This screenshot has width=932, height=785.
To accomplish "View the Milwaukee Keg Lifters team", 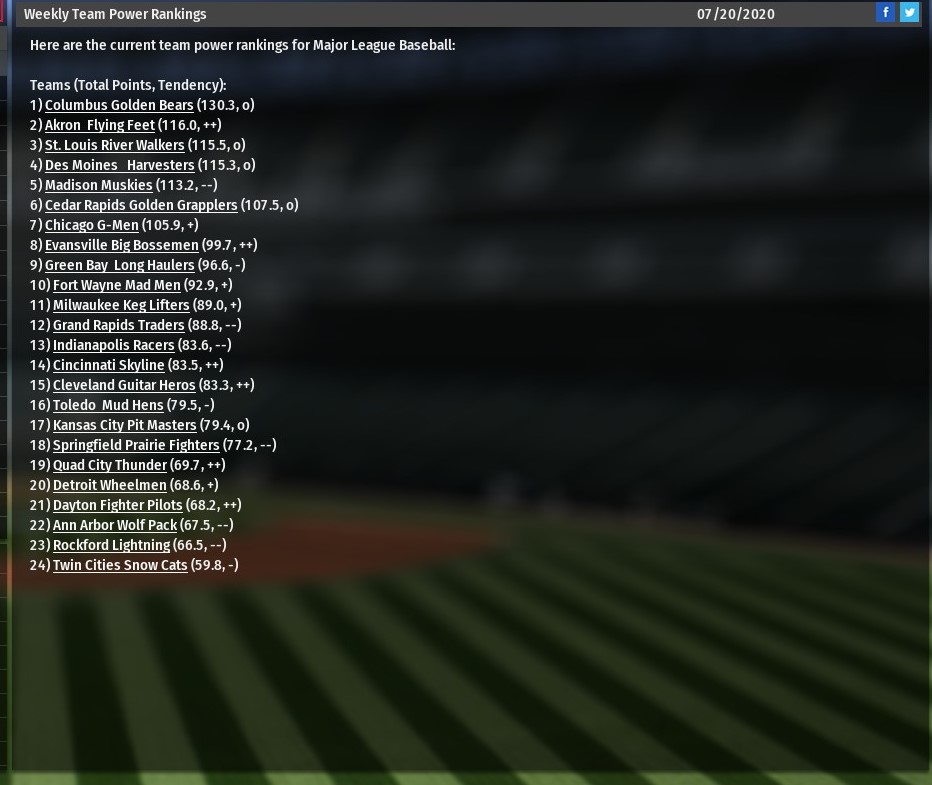I will [121, 305].
